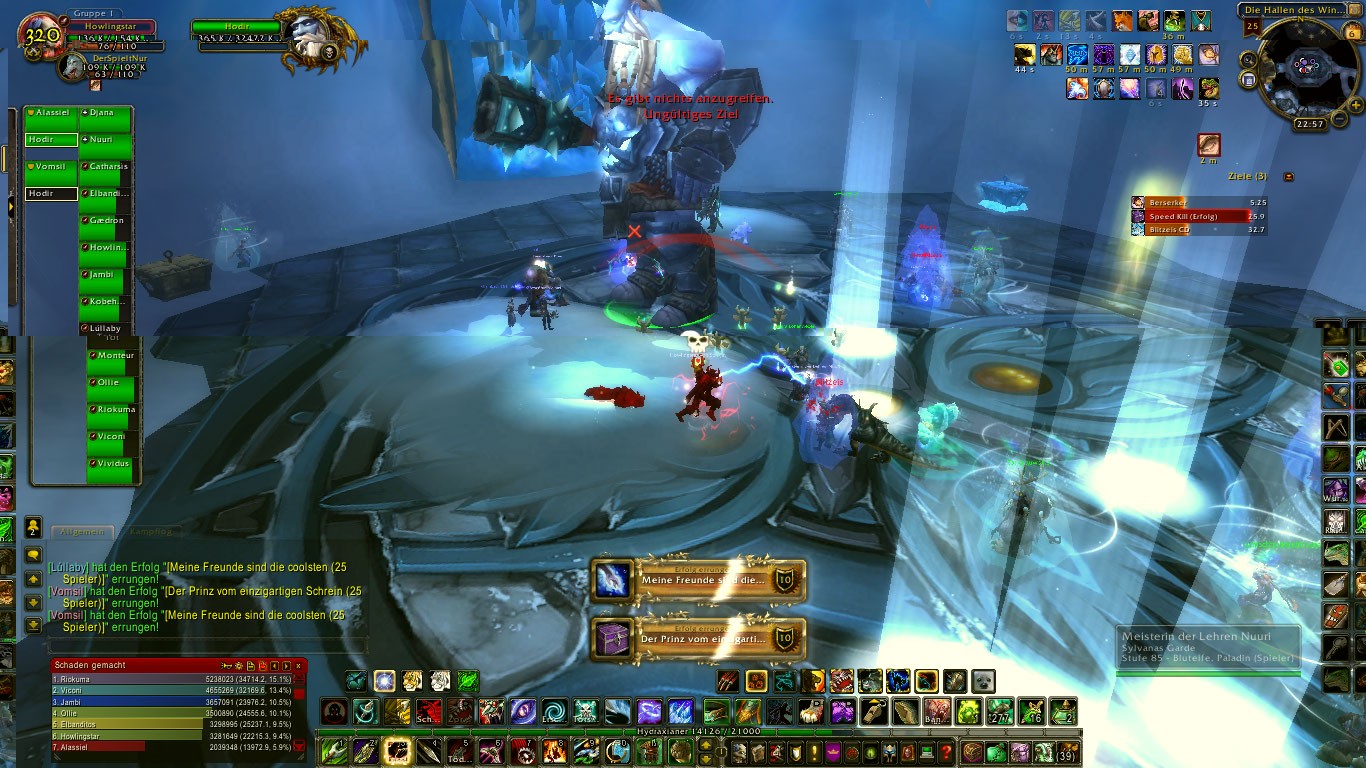Activate the action bar slot 1 ability
This screenshot has height=768, width=1366.
coord(334,752)
